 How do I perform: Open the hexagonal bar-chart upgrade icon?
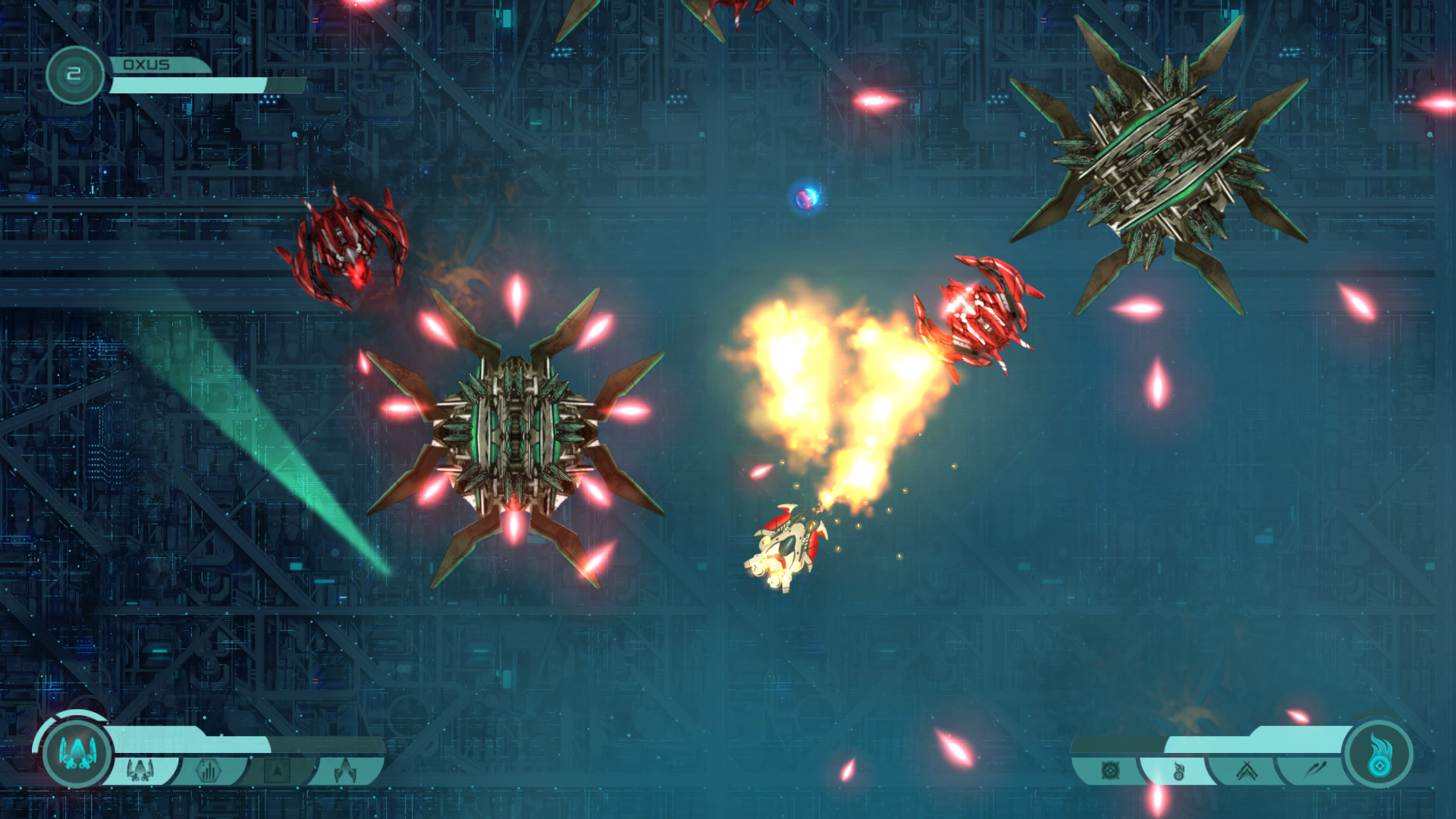(x=210, y=769)
